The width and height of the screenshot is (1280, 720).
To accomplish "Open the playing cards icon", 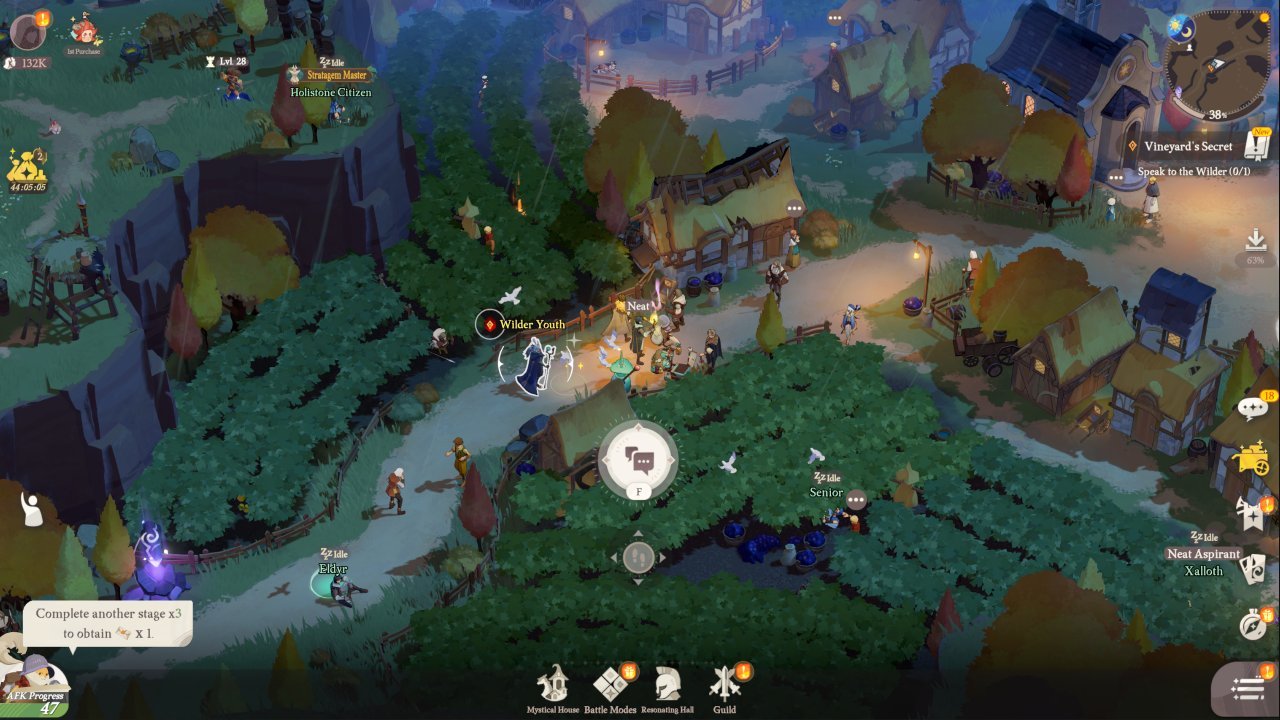I will point(1253,568).
